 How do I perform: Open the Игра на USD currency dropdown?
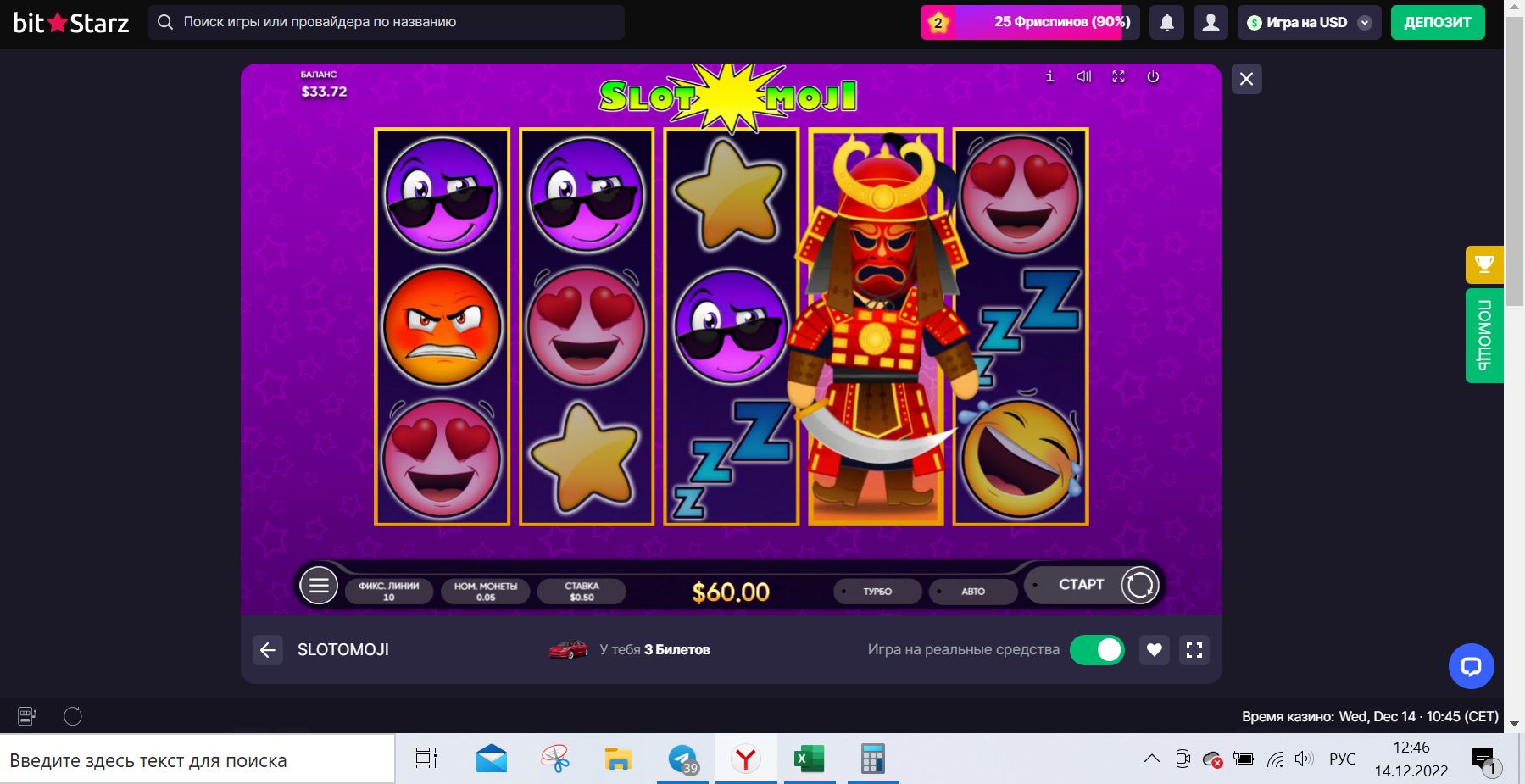[1308, 23]
